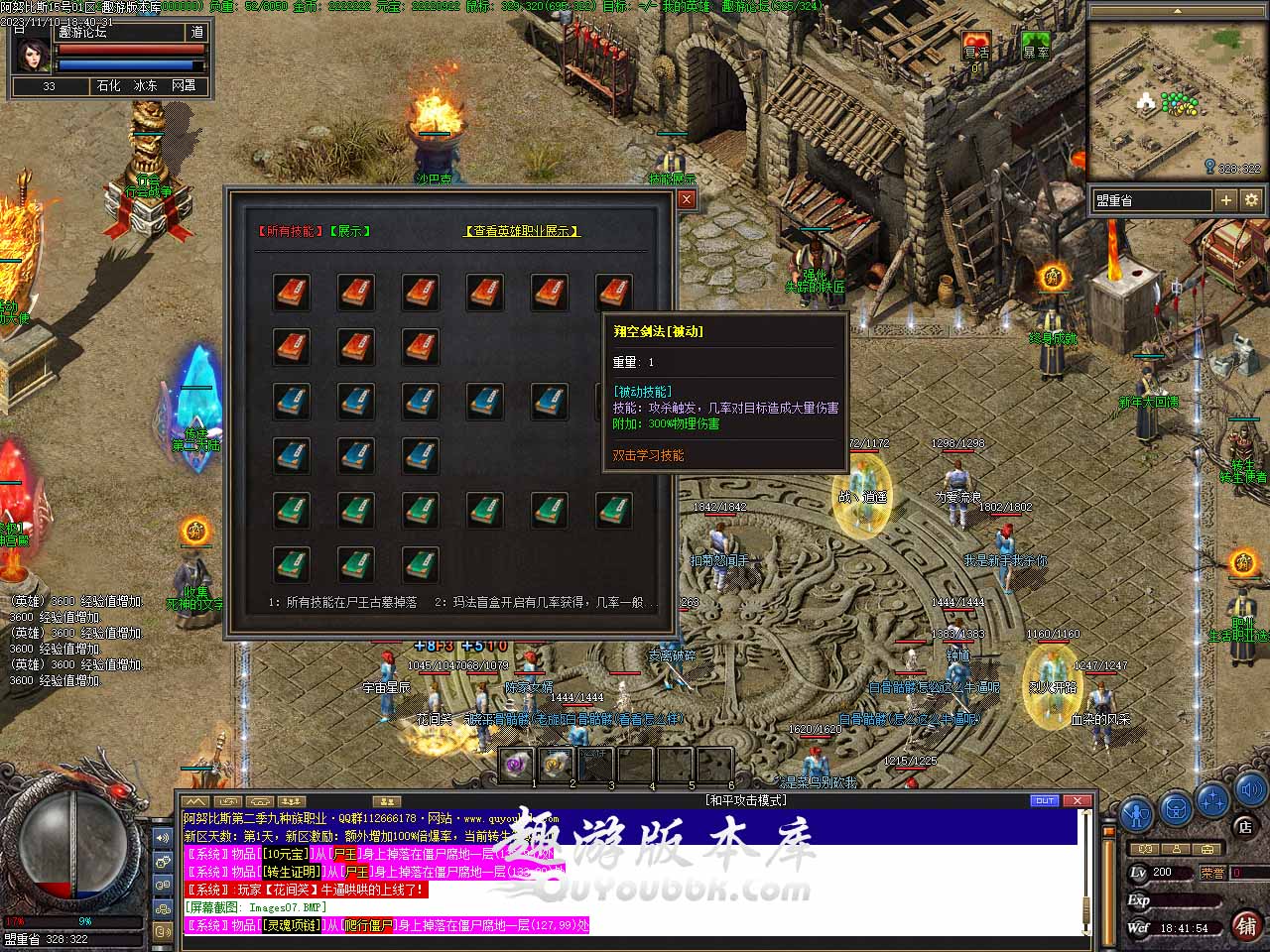Screen dimensions: 1270x952
Task: Collapse the minimap with the arrow bar
Action: point(1178,11)
